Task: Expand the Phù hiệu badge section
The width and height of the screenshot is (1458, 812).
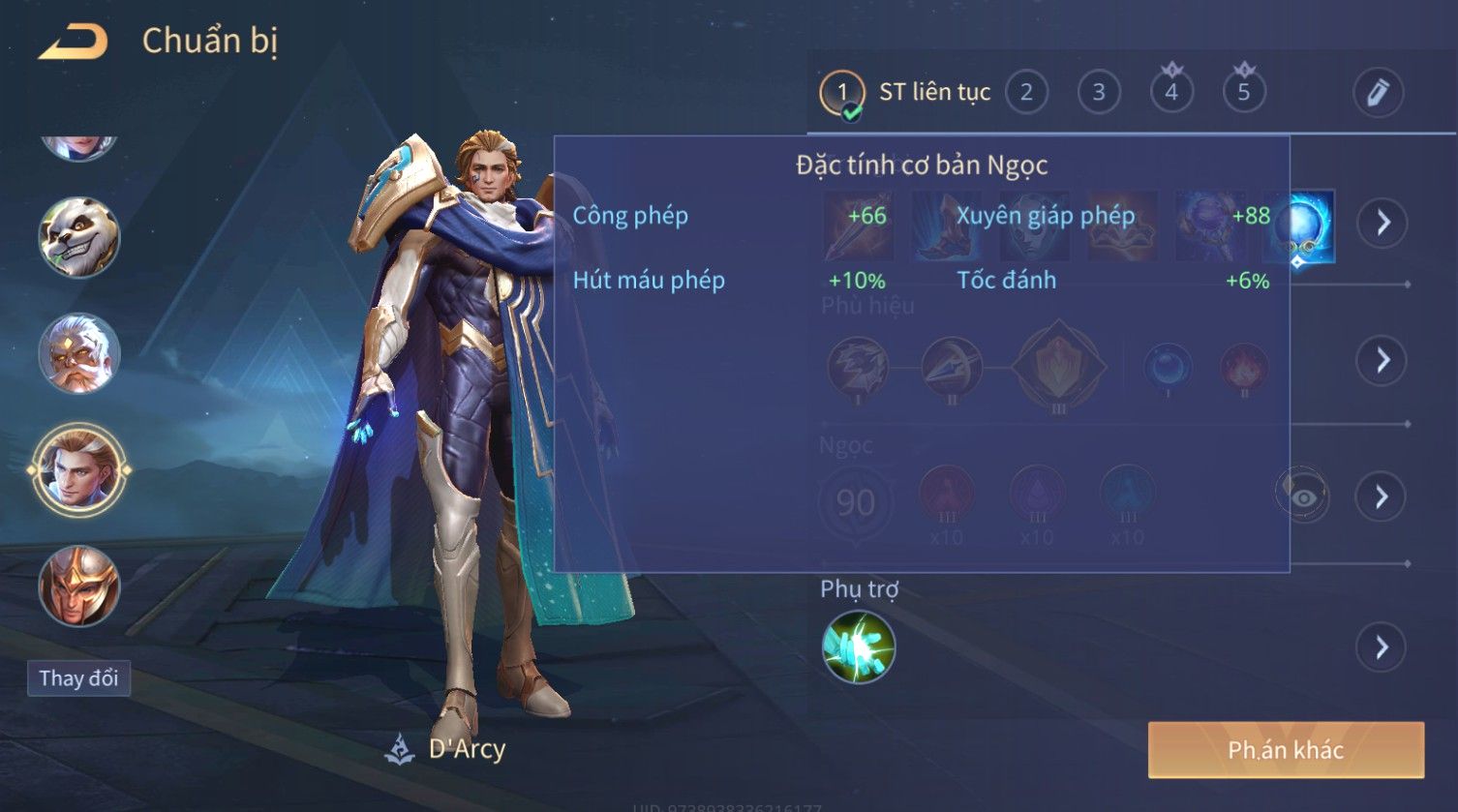Action: point(1382,360)
